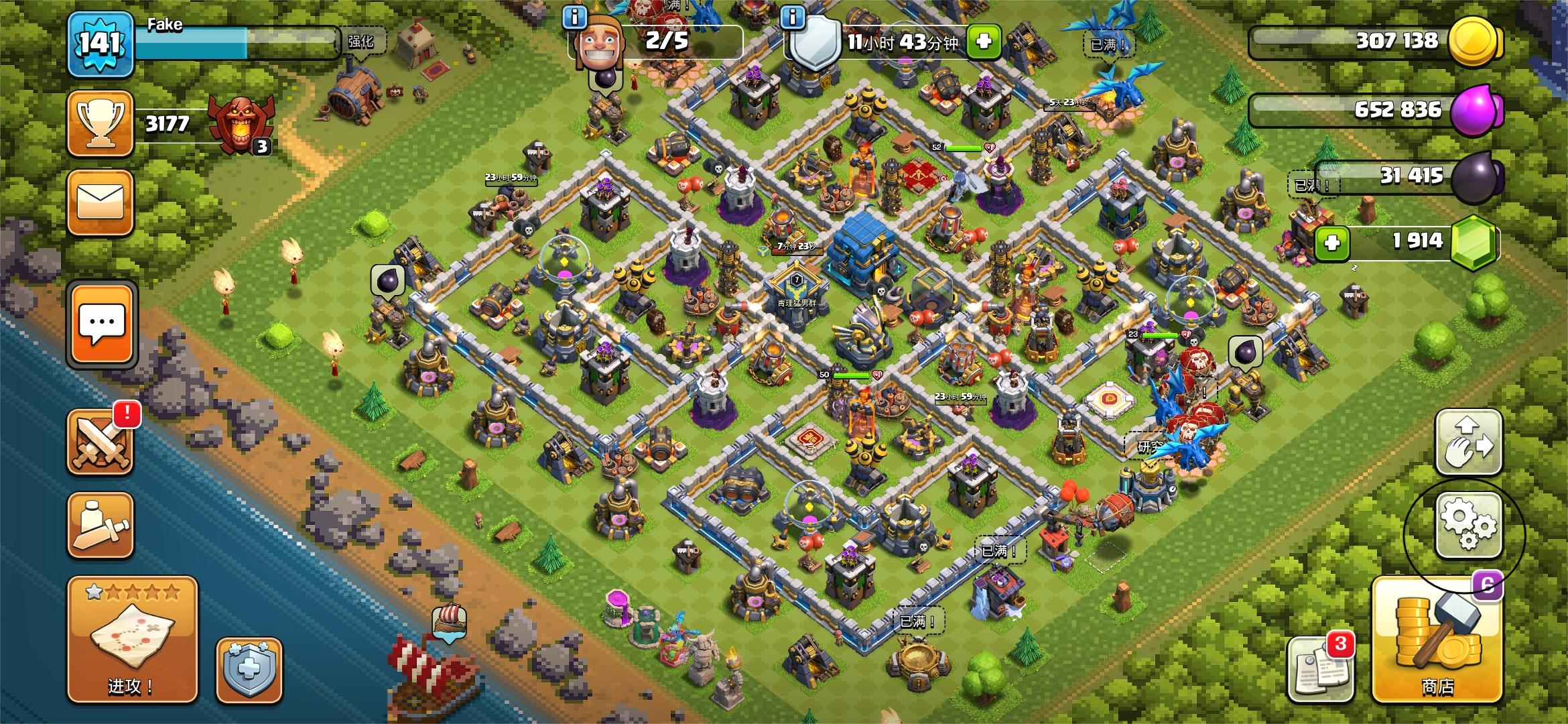Add shield time with the green plus
Screen dimensions: 1568x724
983,42
